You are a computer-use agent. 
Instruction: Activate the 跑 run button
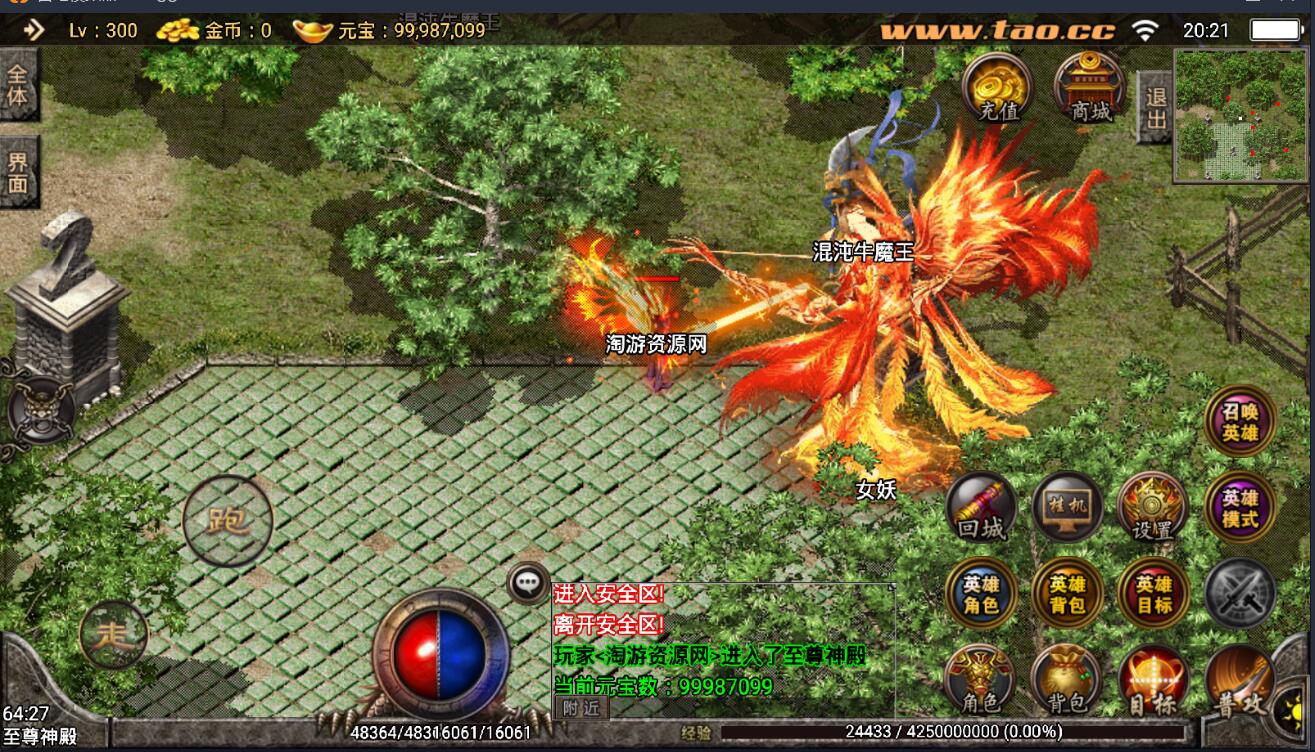coord(227,521)
